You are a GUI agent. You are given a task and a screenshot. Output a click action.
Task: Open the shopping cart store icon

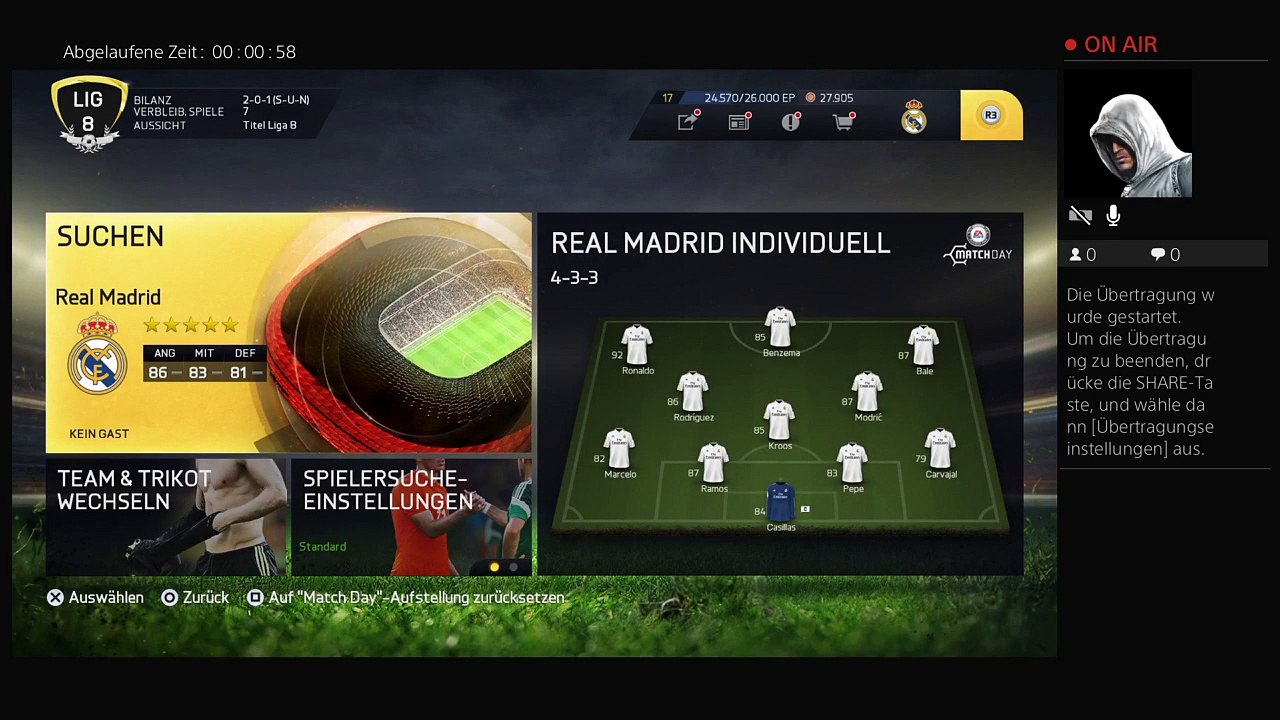(x=843, y=121)
